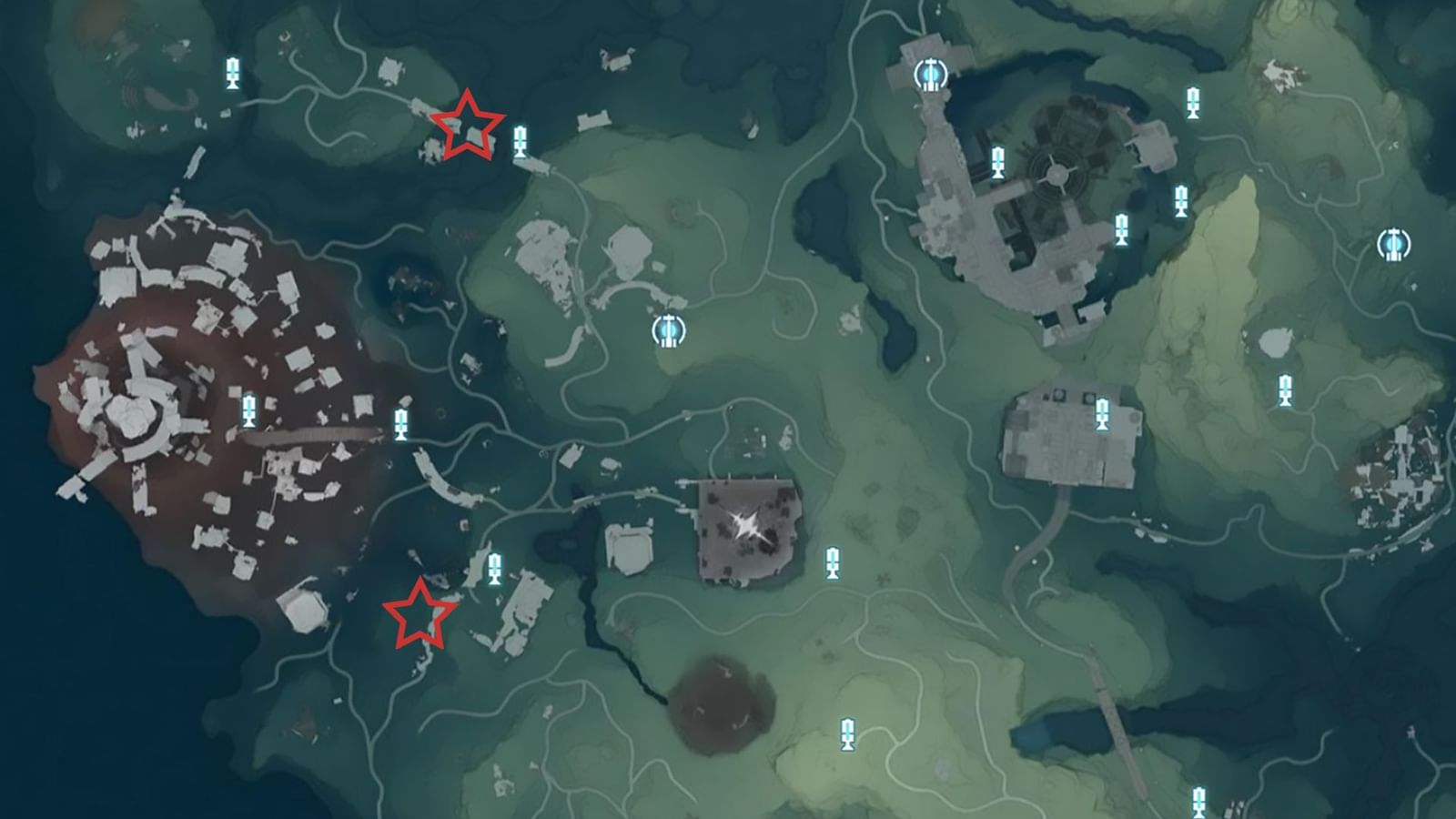Open the circular Resonance Nexus at the right edge
Viewport: 1456px width, 819px height.
tap(1392, 244)
